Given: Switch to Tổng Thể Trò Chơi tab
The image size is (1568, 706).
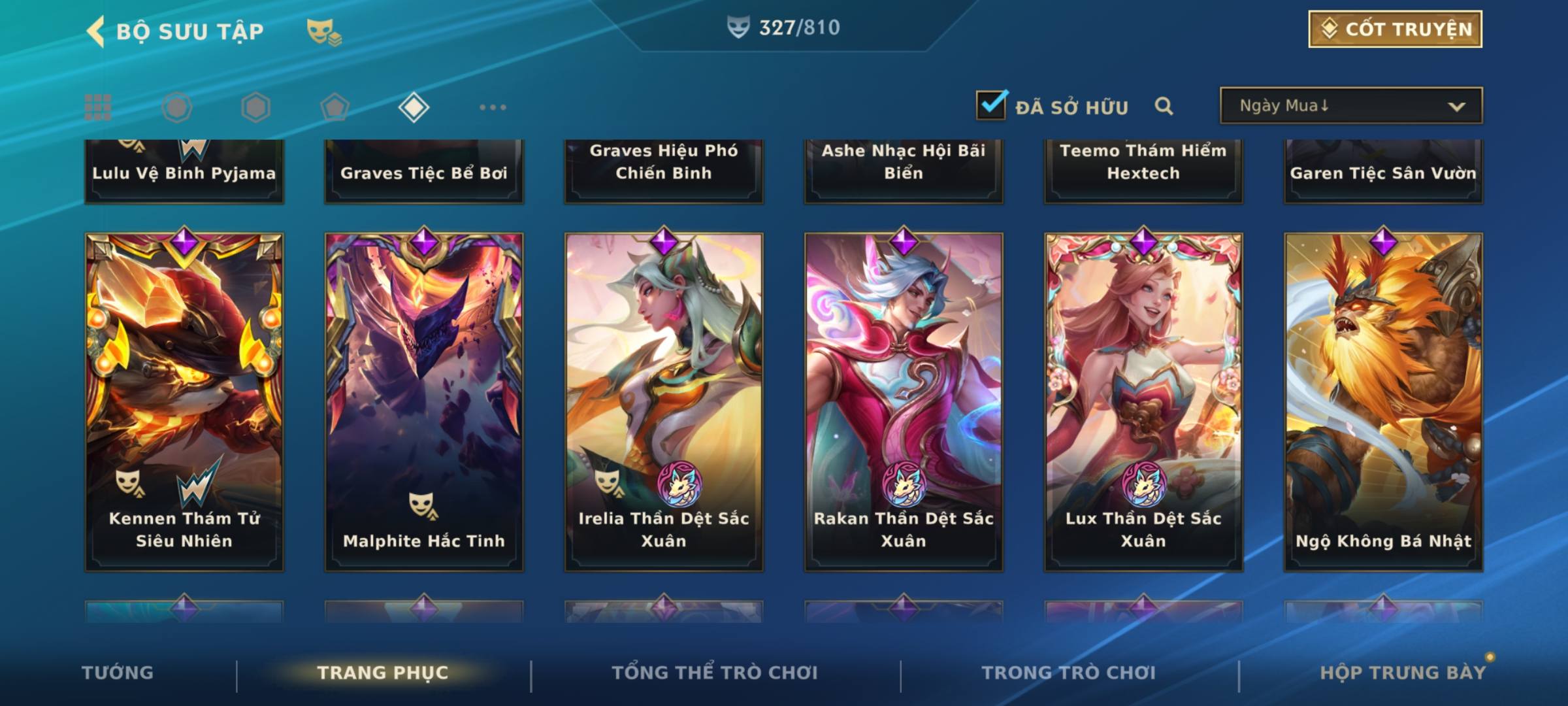Looking at the screenshot, I should (x=715, y=673).
